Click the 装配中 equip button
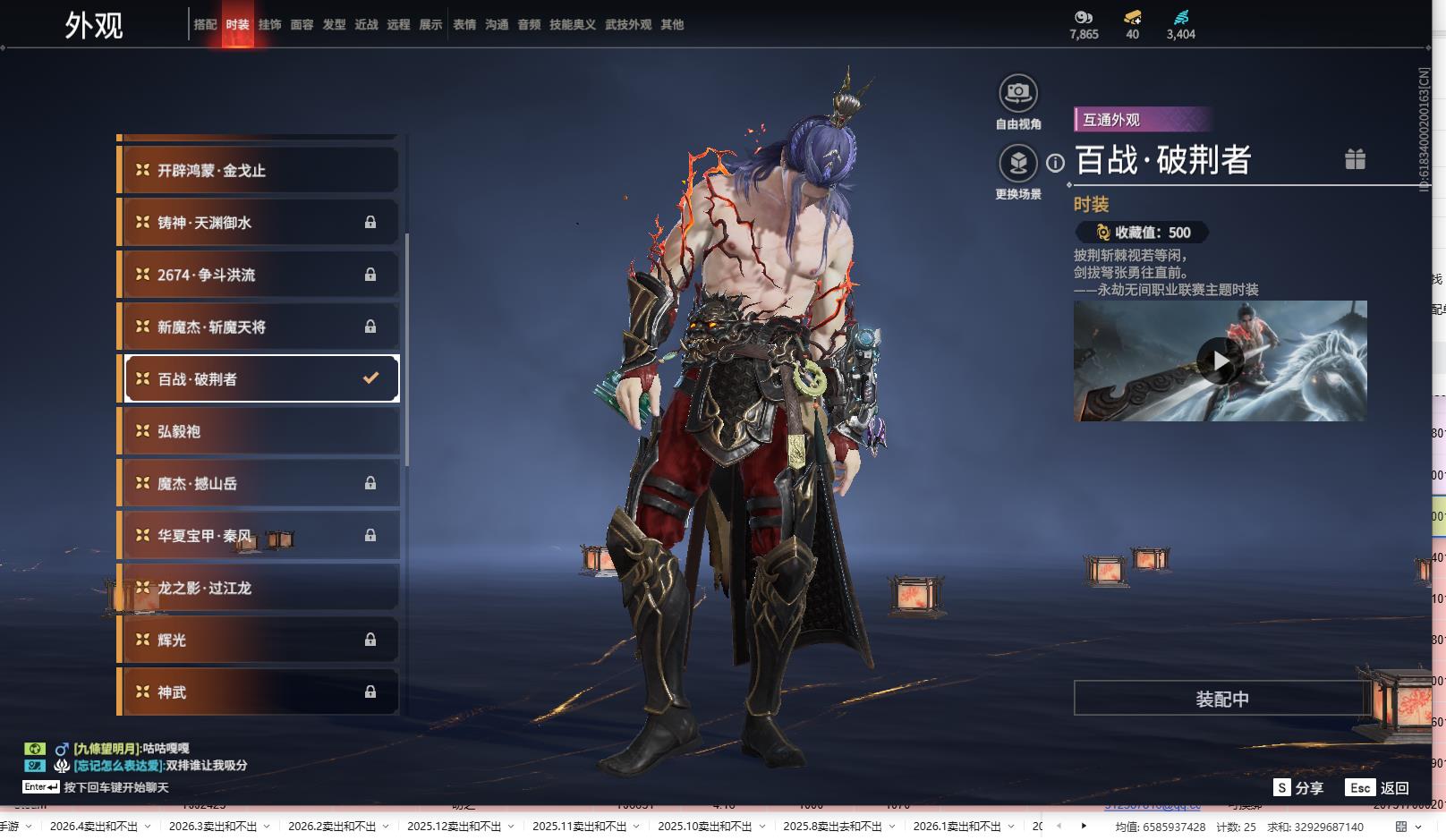Screen dimensions: 1446x840 point(1221,698)
